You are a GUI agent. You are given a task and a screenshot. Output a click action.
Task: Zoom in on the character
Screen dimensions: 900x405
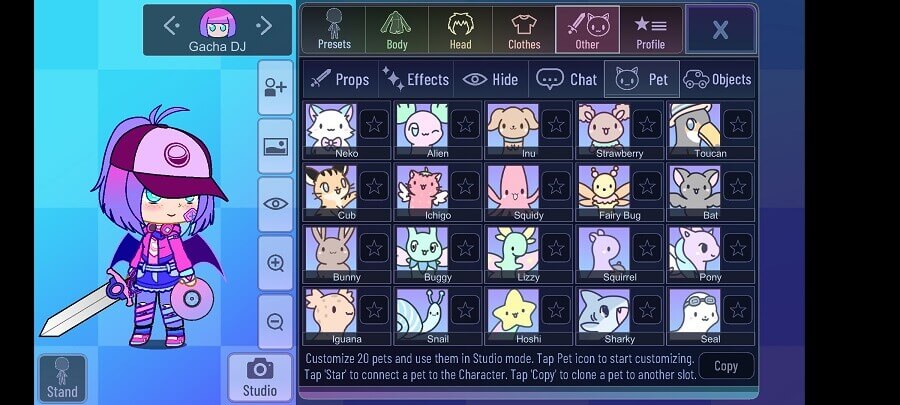(x=275, y=263)
